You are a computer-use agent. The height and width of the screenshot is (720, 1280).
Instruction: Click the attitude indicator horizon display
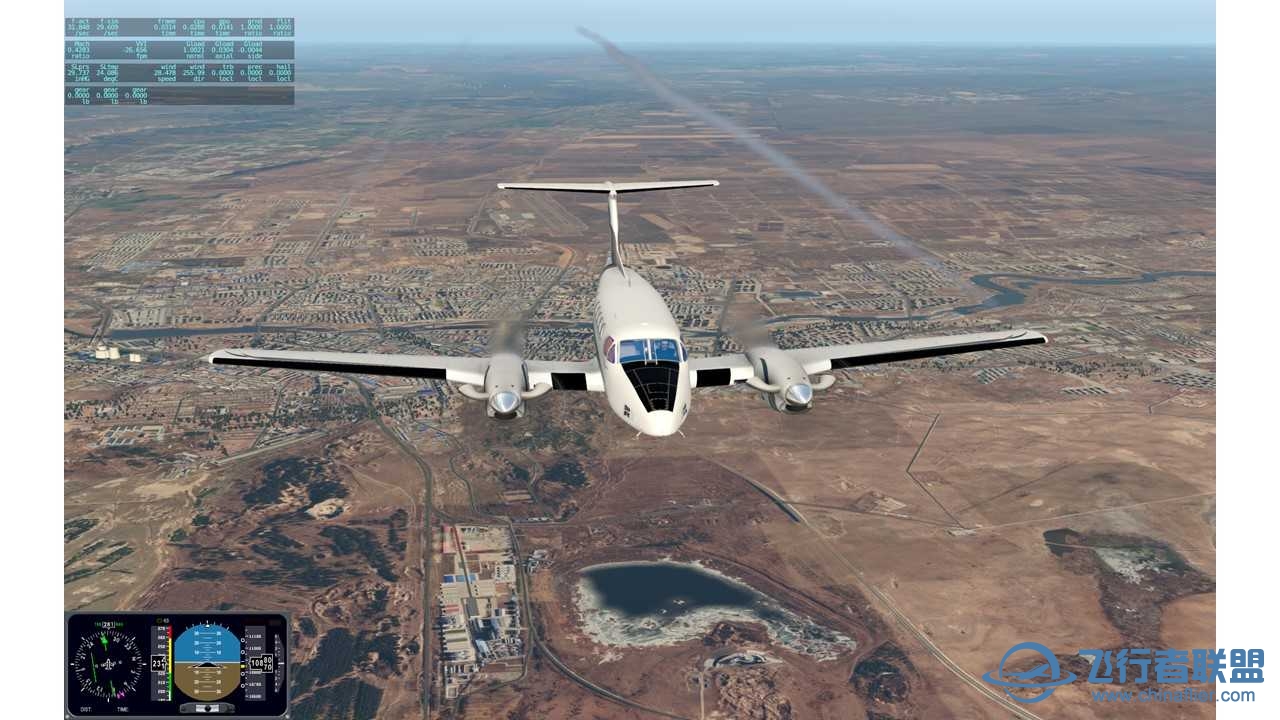tap(208, 663)
